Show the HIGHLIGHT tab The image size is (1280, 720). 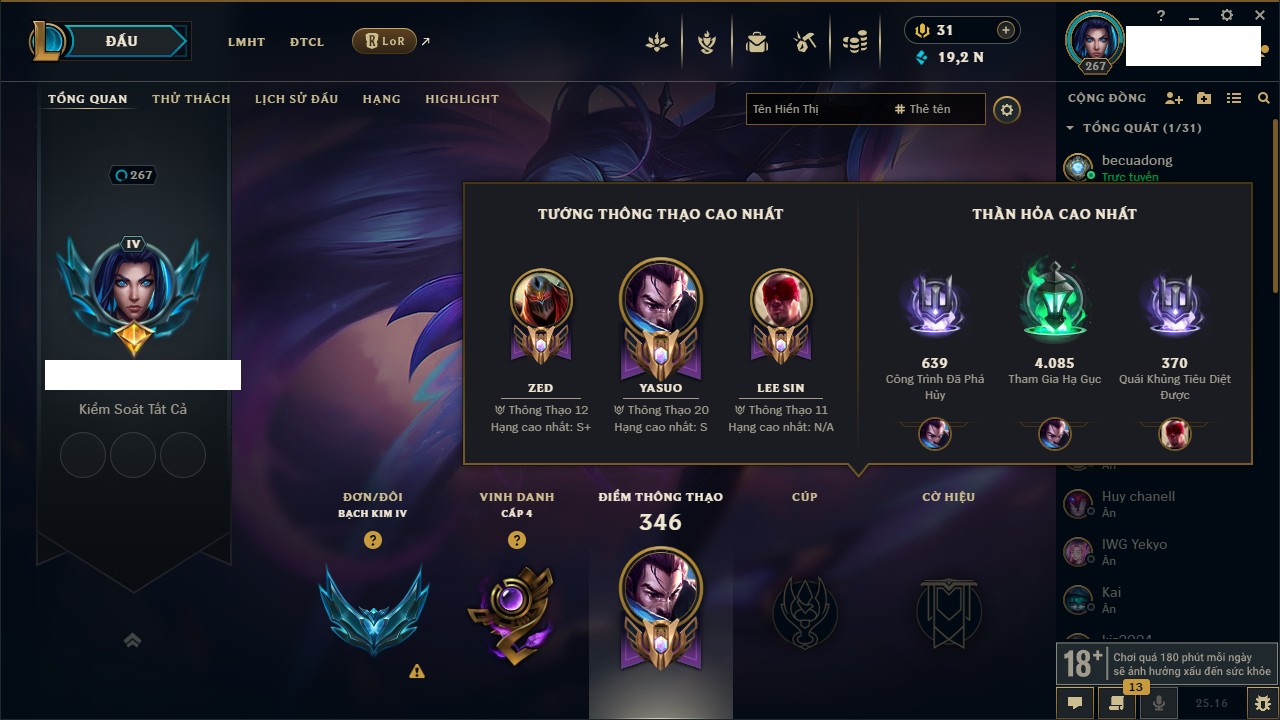pyautogui.click(x=461, y=99)
